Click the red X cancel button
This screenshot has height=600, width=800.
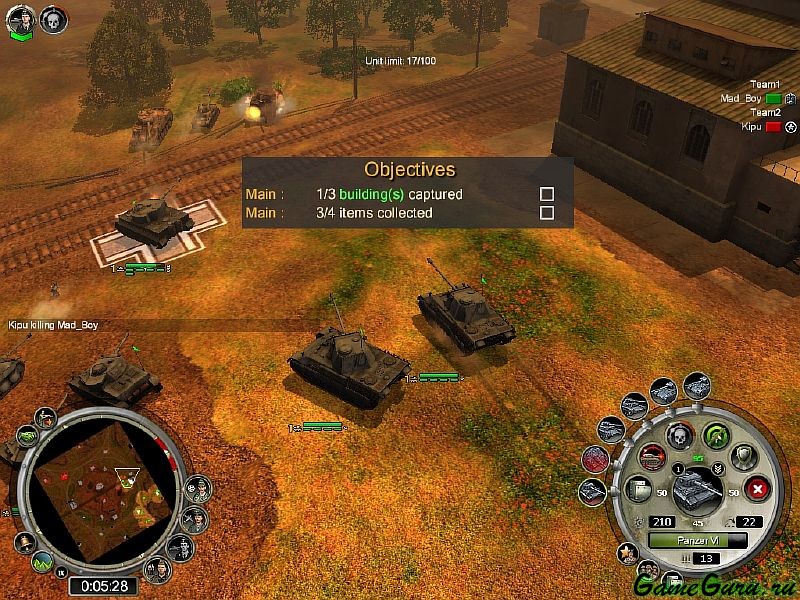click(x=757, y=490)
